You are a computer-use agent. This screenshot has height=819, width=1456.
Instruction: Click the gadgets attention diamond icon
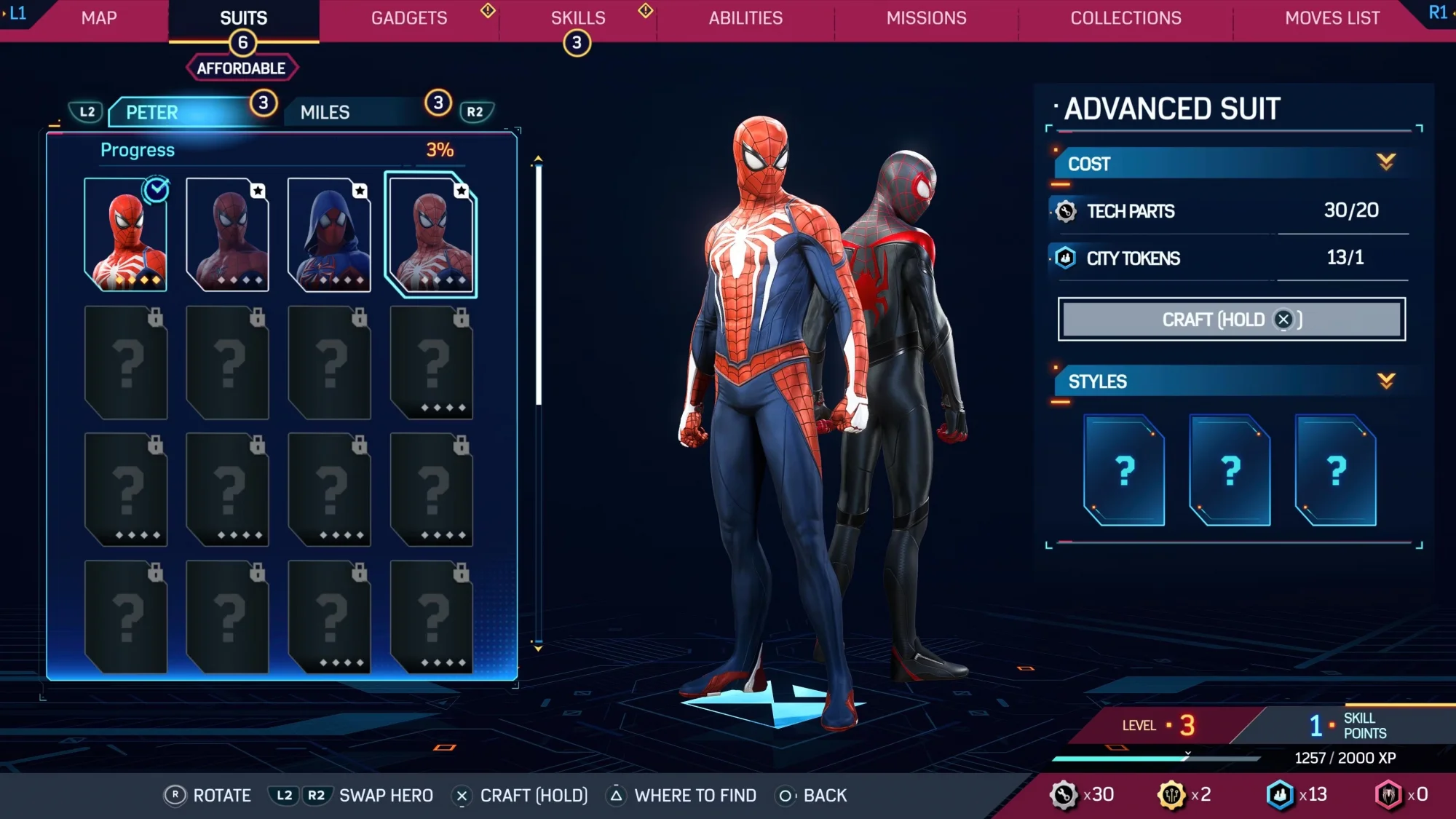pos(486,11)
